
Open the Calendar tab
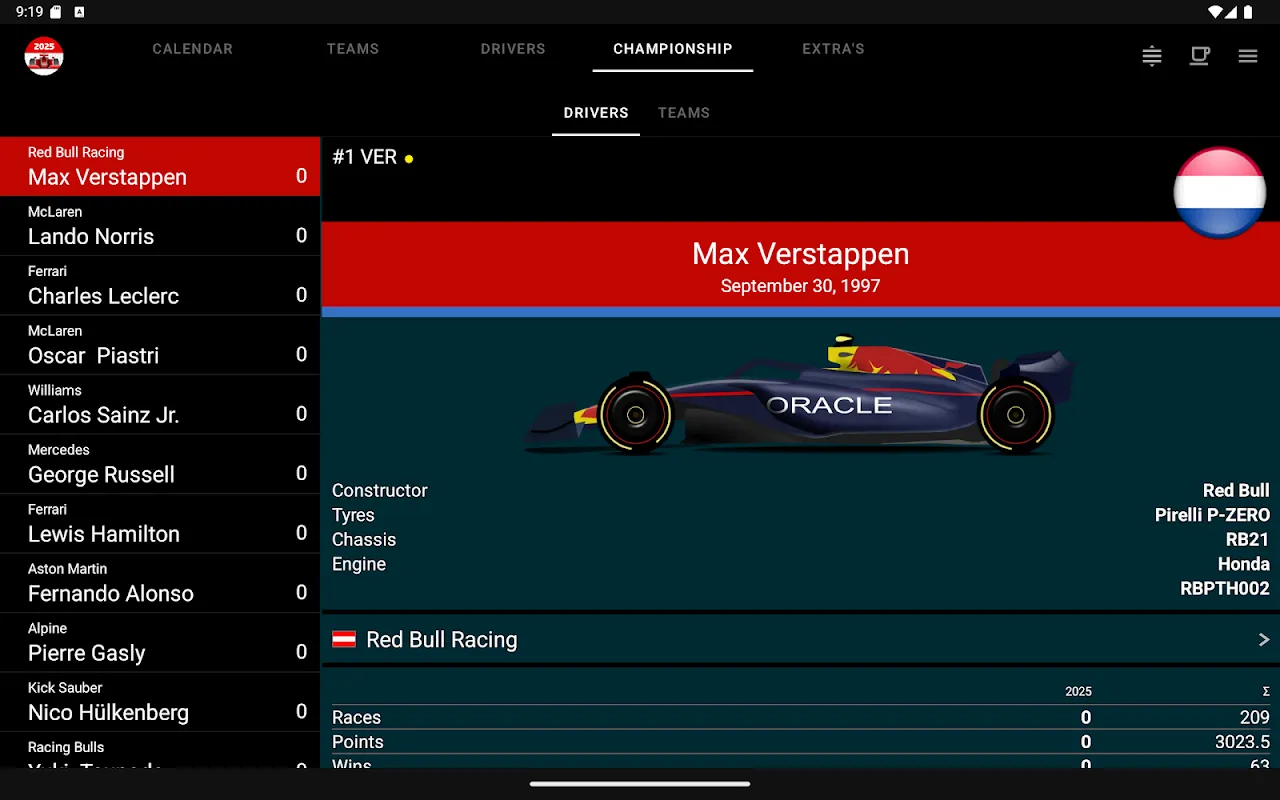point(192,49)
